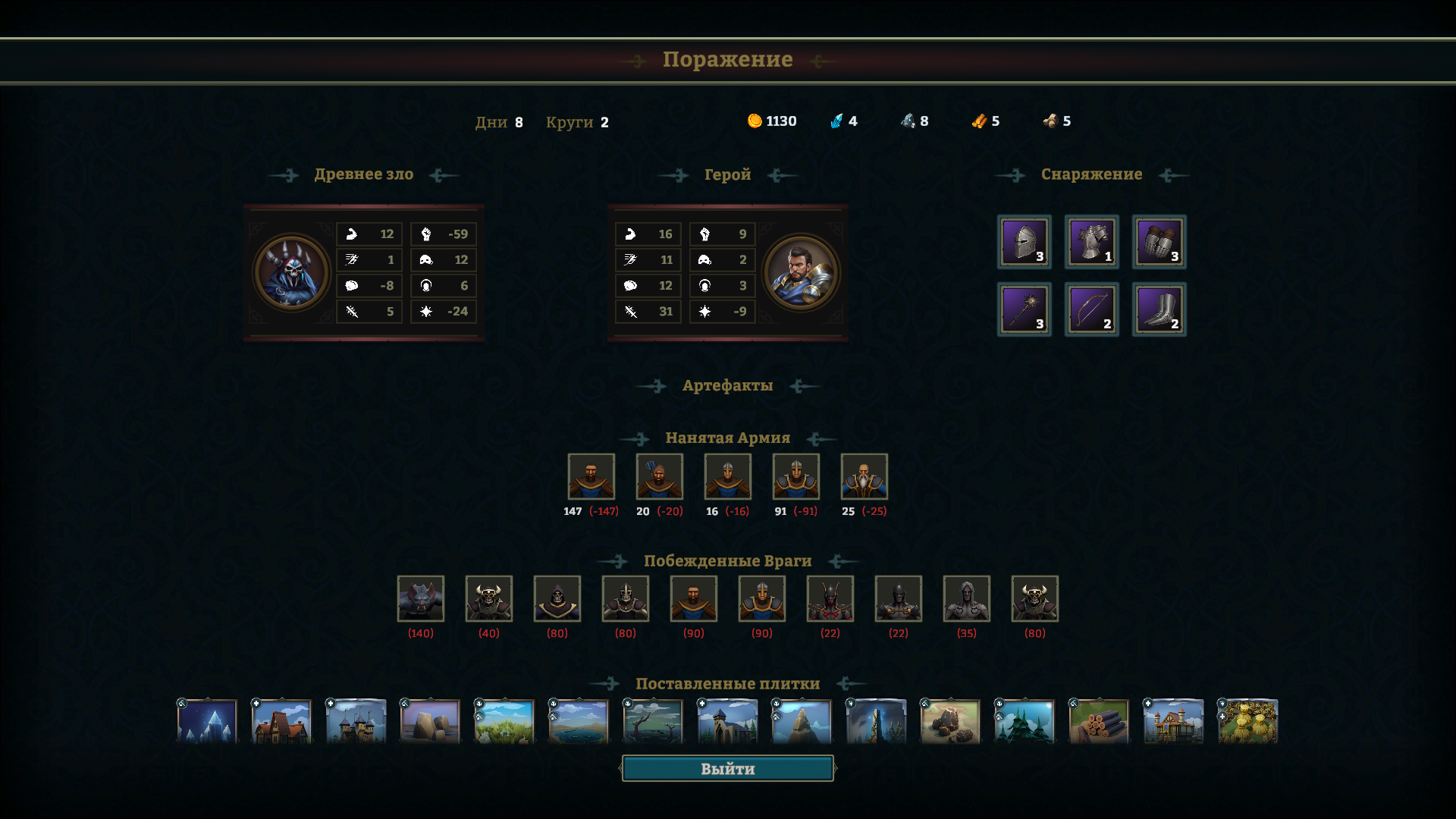Inspect the hooded defeated enemy worth 35
This screenshot has height=819, width=1456.
point(966,598)
